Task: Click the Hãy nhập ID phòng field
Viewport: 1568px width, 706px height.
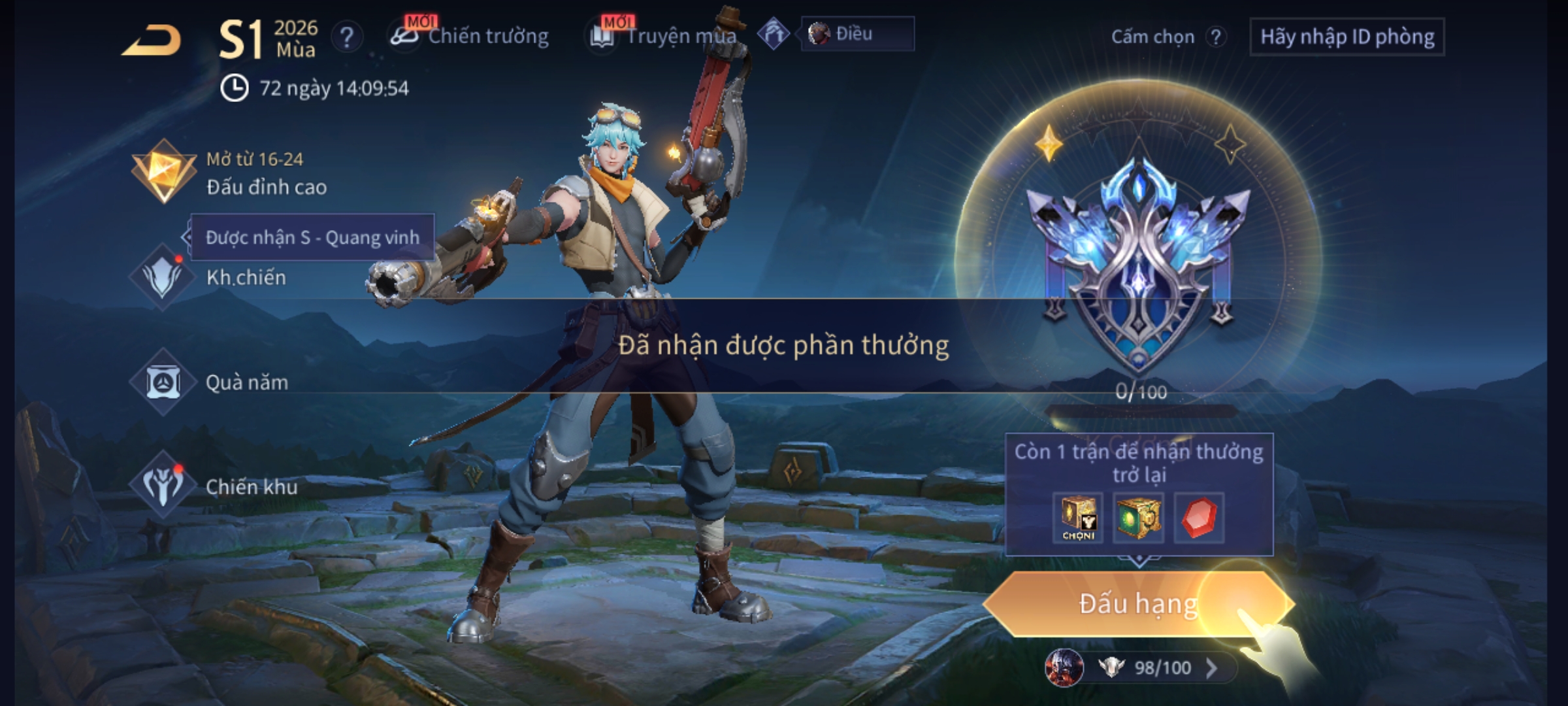Action: [x=1347, y=37]
